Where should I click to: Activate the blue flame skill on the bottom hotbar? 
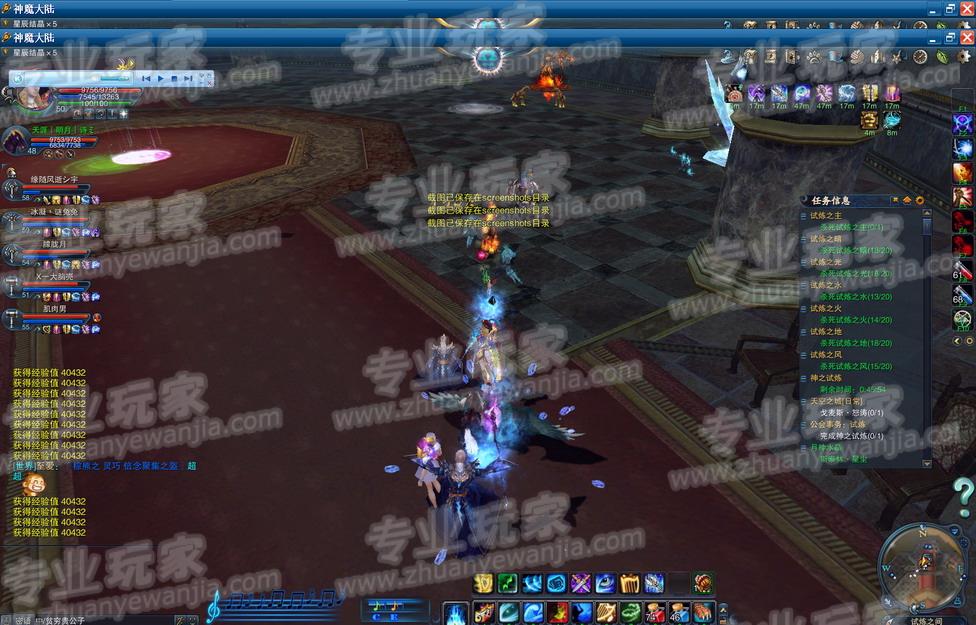coord(456,612)
